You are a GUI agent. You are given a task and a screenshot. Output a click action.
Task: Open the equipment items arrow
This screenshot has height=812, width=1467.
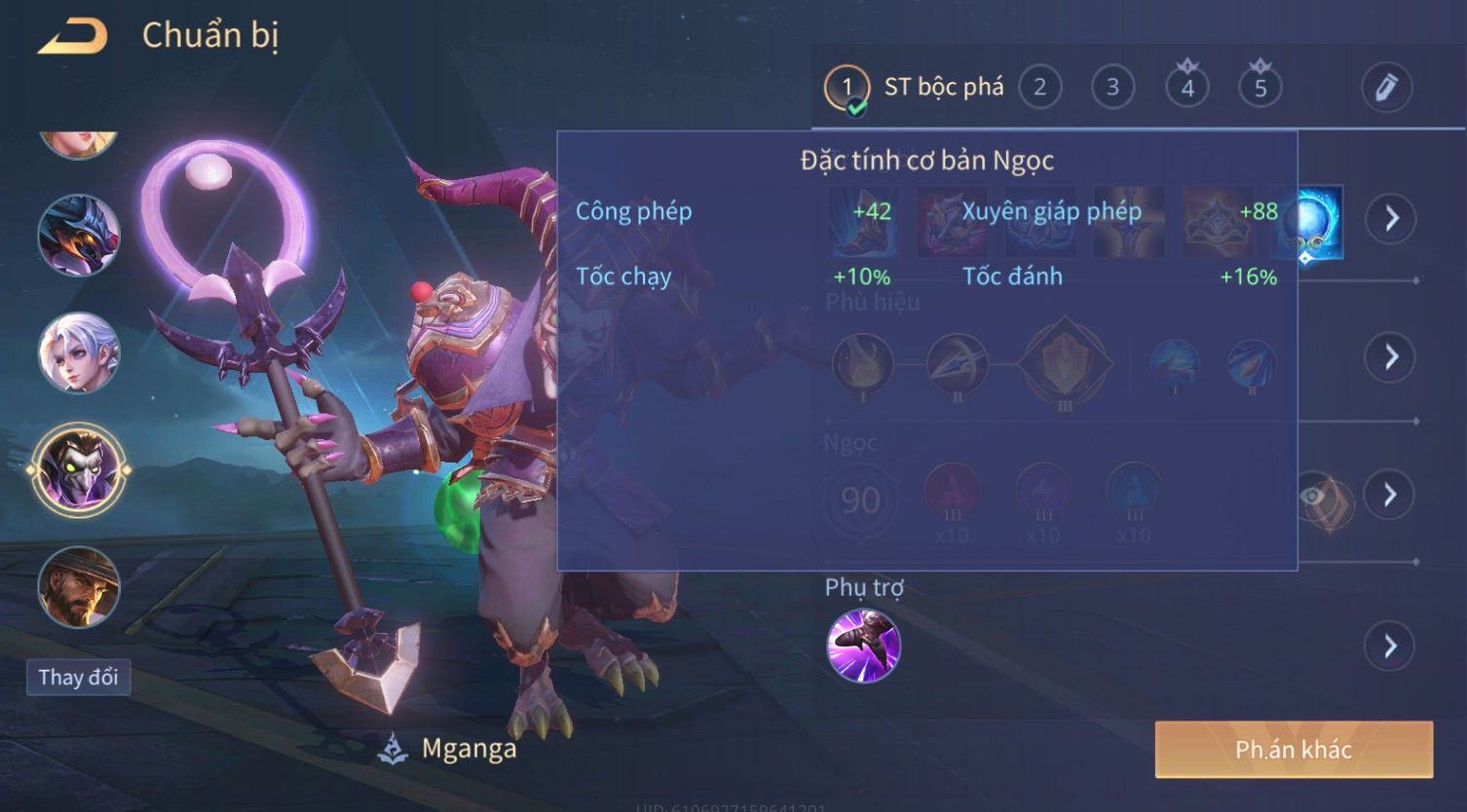point(1390,218)
